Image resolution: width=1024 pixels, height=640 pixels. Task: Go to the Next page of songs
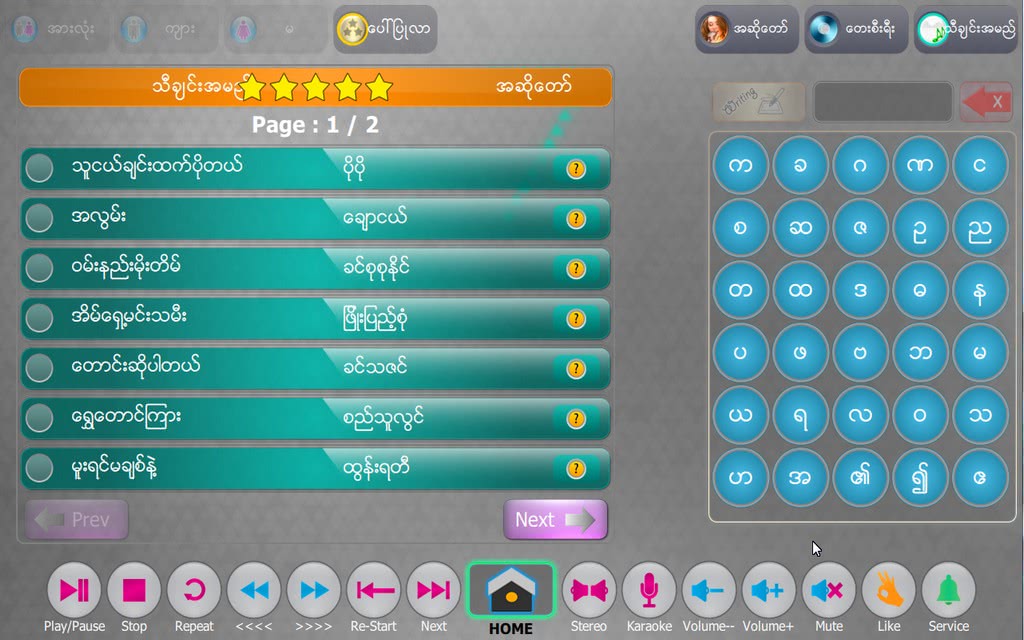coord(555,520)
